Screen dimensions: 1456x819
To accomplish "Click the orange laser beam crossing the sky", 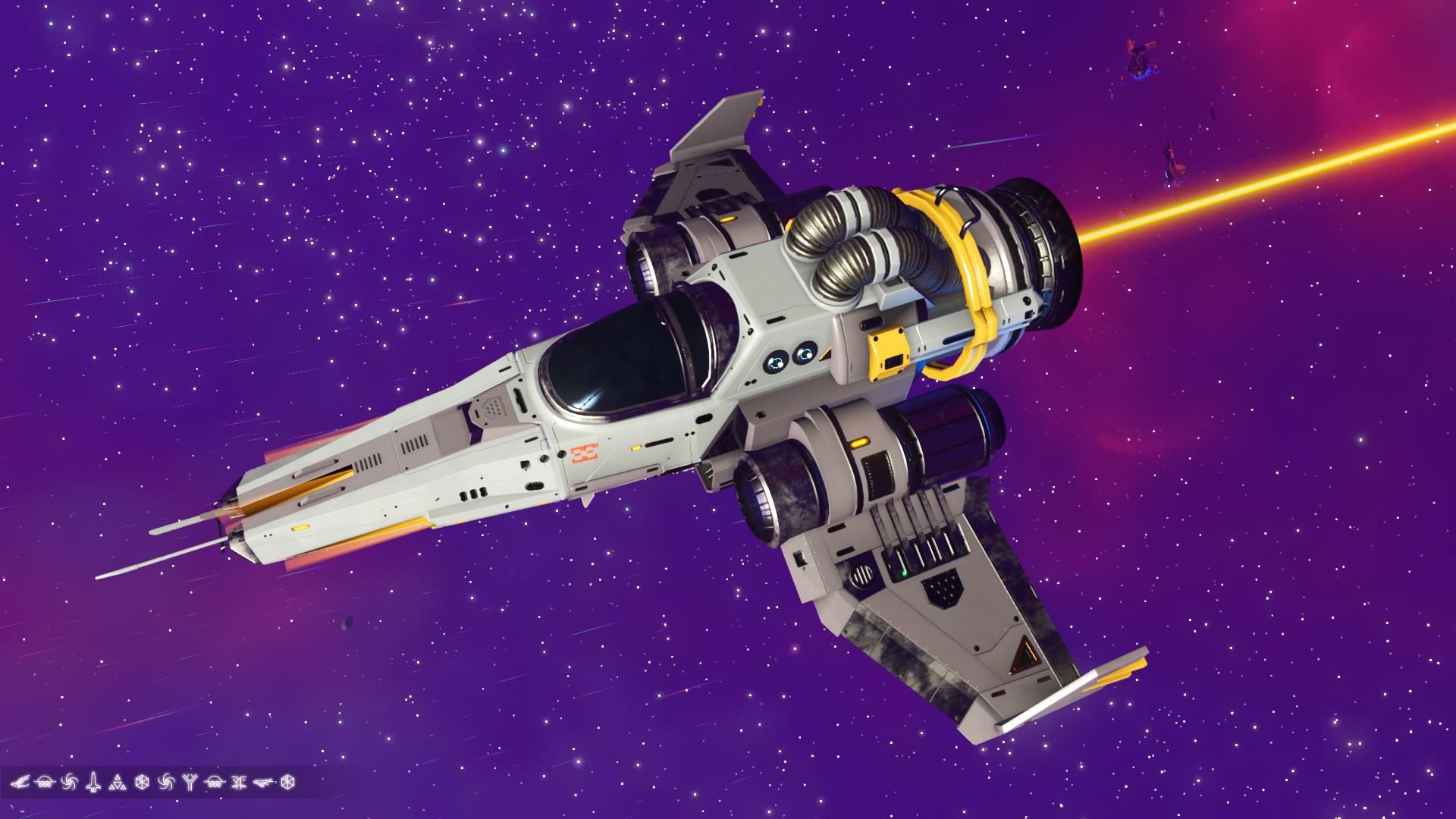I will (1251, 190).
